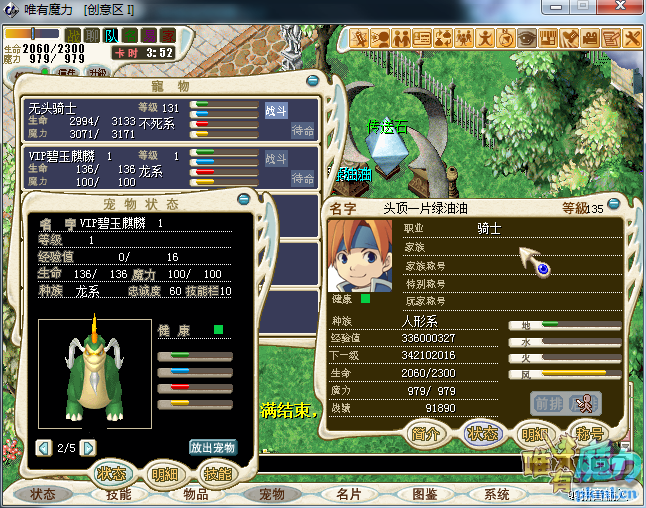Open the pet 技能 skills tab
Image resolution: width=646 pixels, height=508 pixels.
[x=217, y=474]
